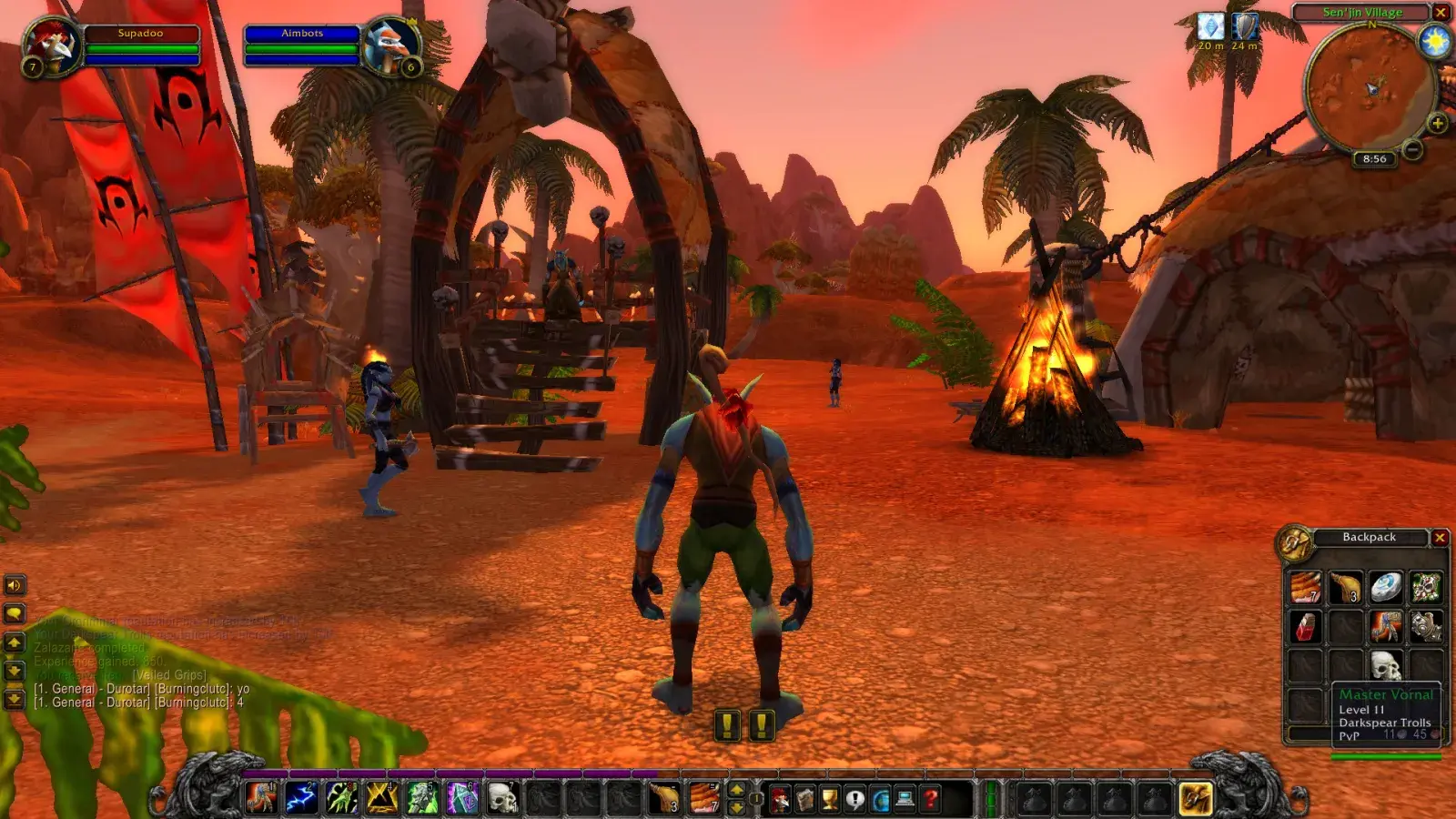Click the haunch of meat stack in the backpack
The image size is (1456, 819).
pos(1345,587)
